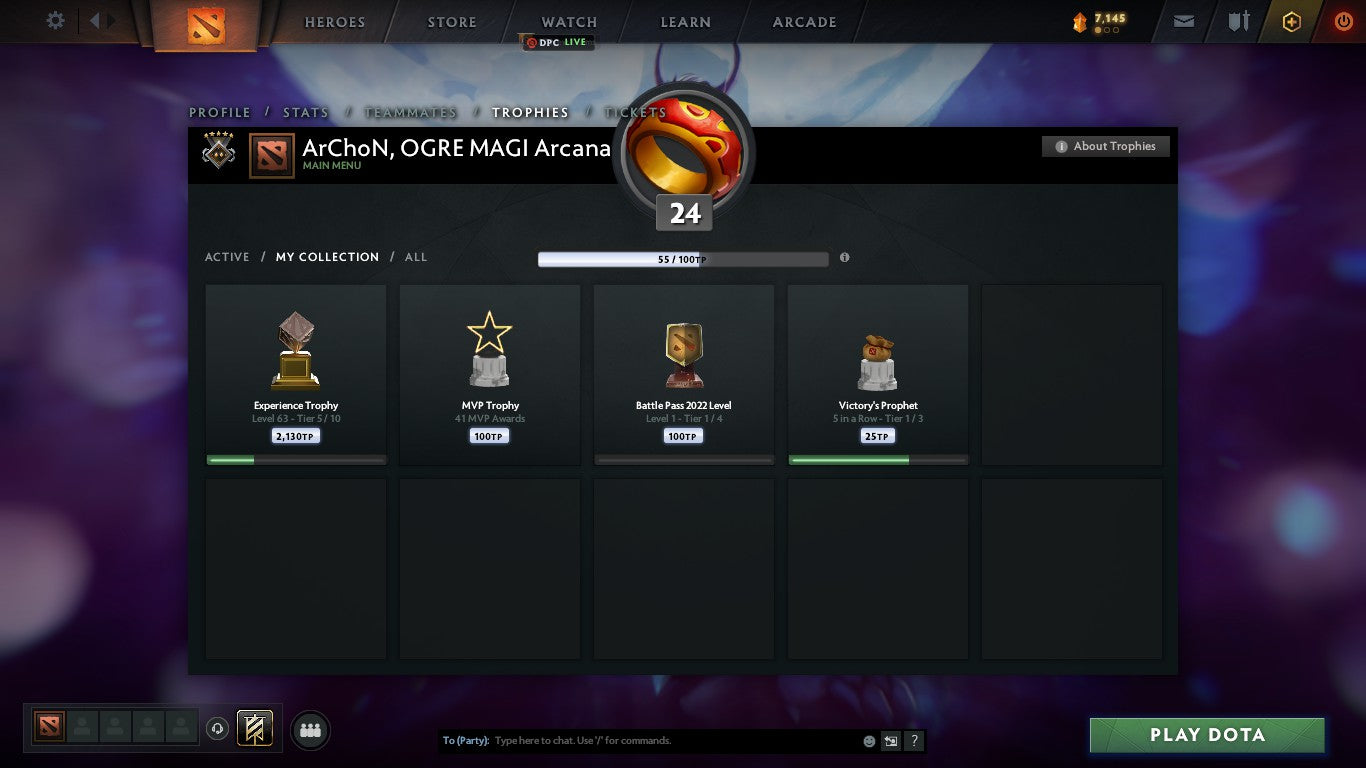Switch to the STATS tab

pyautogui.click(x=305, y=112)
